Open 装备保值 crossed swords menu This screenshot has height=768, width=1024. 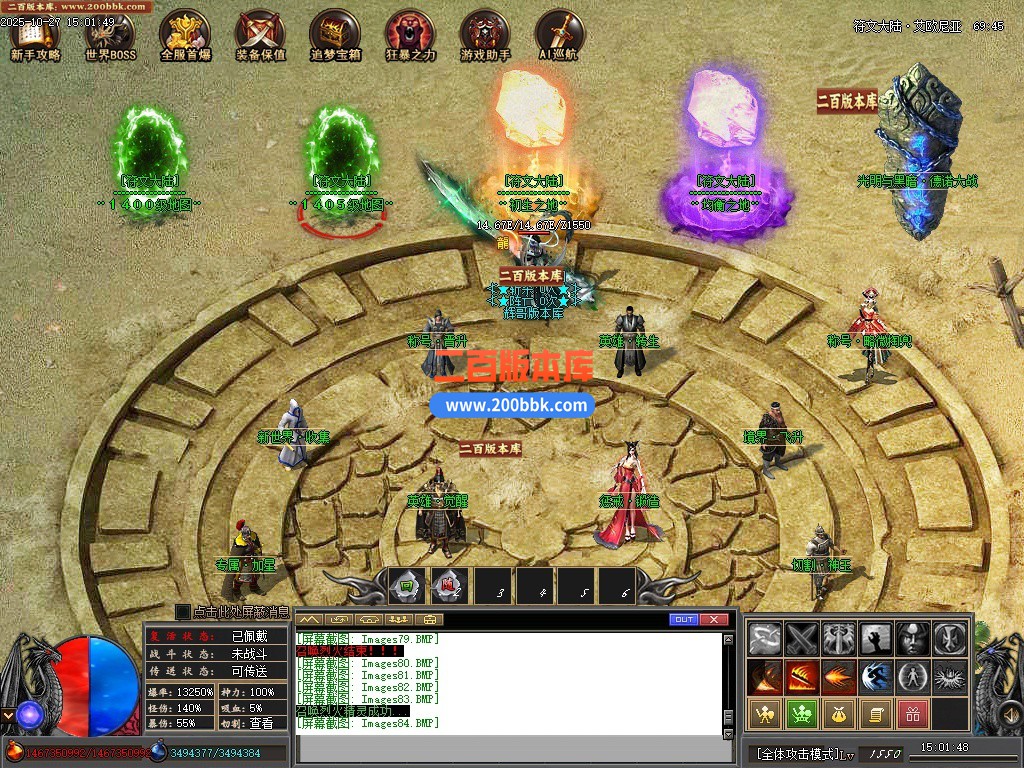(x=261, y=37)
